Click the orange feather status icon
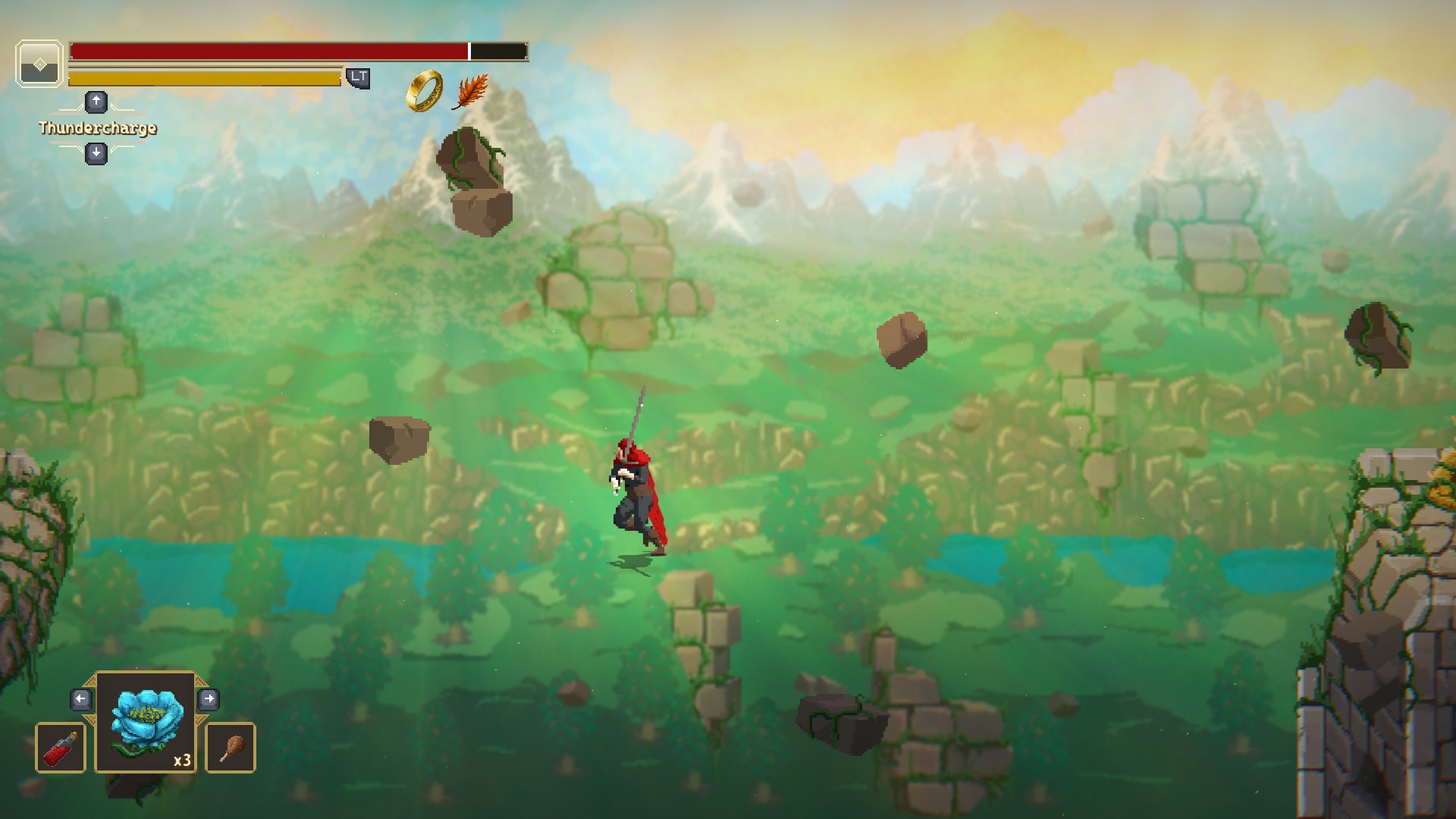 coord(470,93)
